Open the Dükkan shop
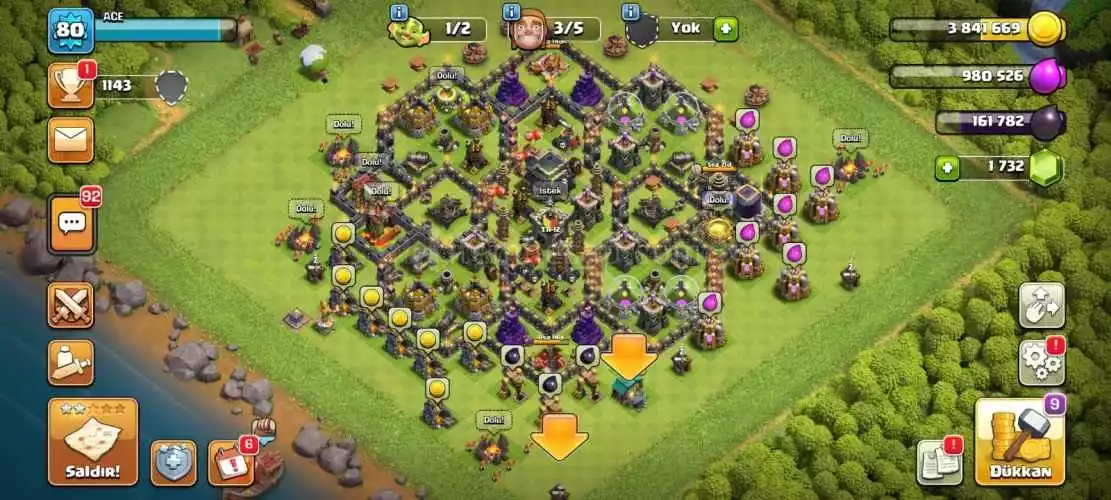 coord(1019,441)
